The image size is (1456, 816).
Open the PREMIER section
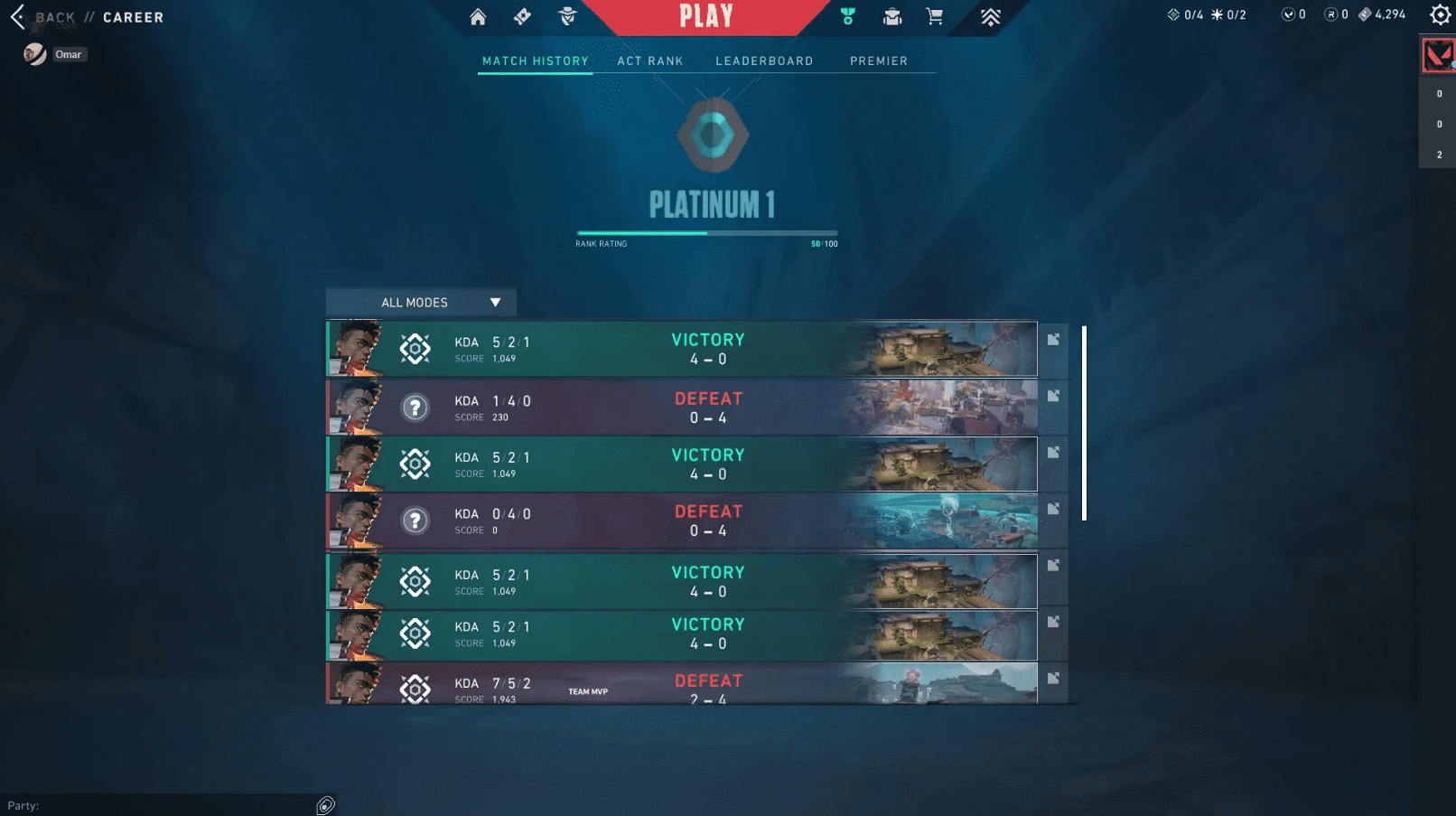pyautogui.click(x=879, y=61)
